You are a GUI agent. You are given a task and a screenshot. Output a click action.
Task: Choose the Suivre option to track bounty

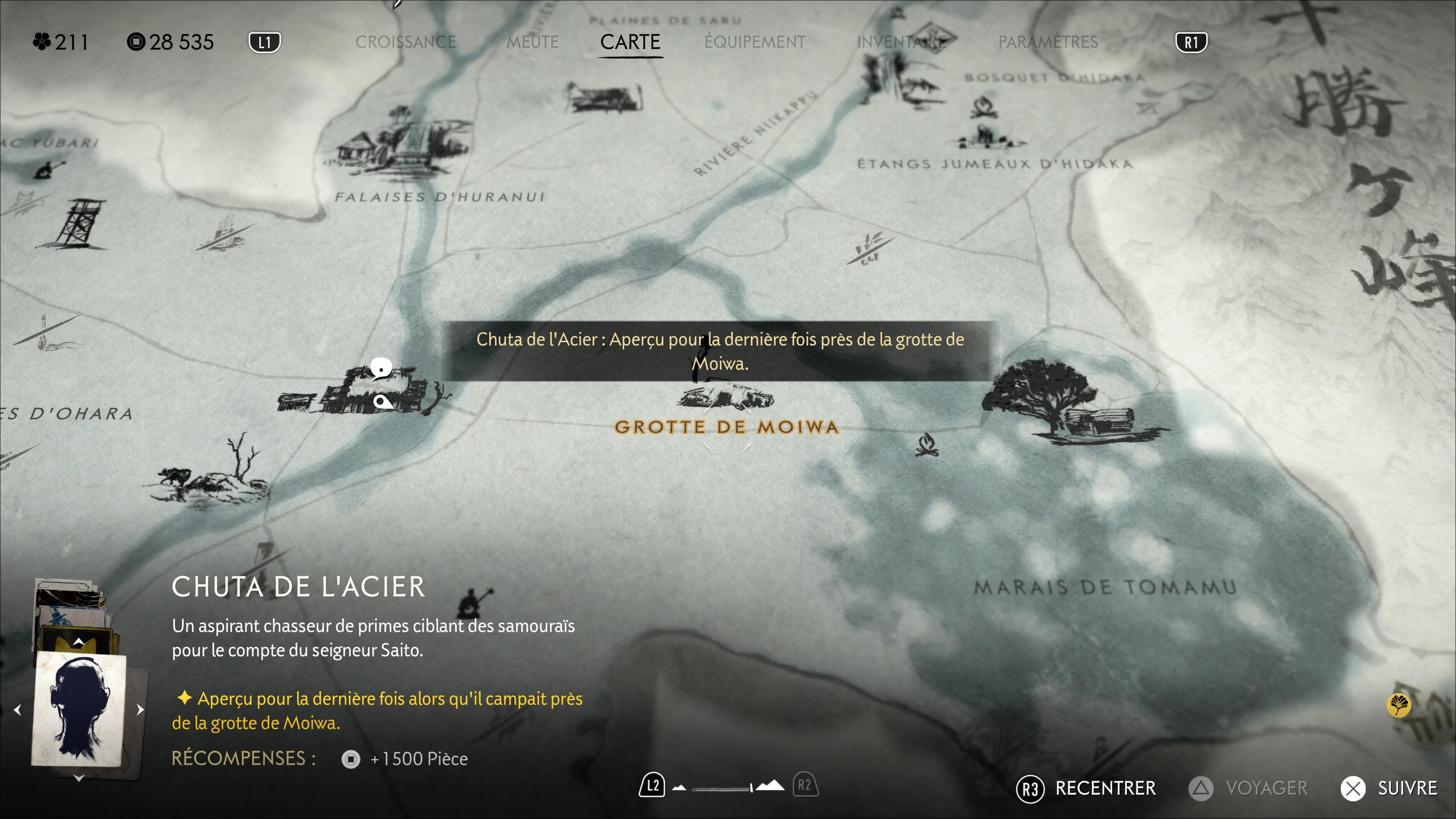point(1390,789)
